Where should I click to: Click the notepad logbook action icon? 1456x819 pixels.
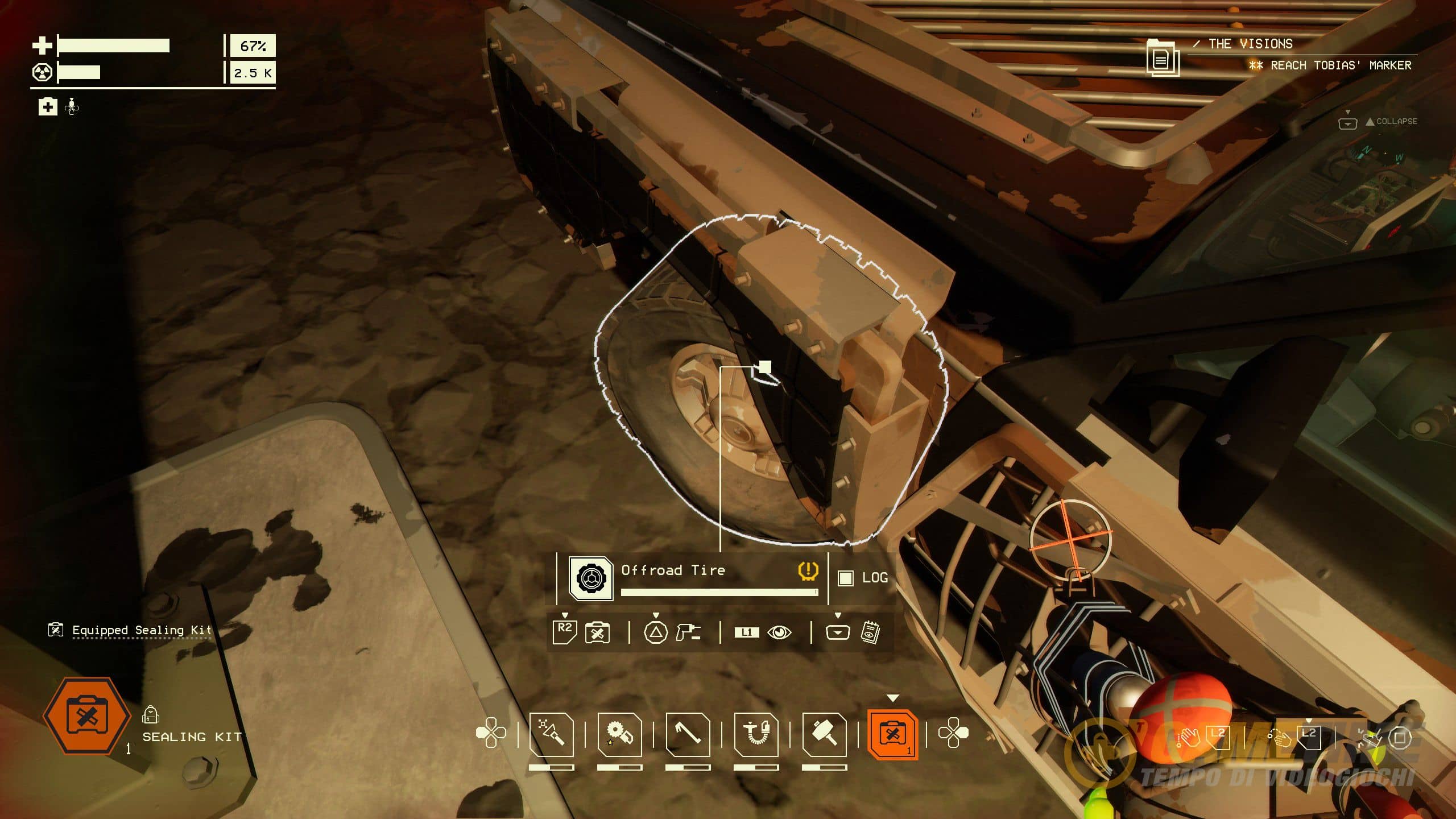tap(870, 632)
